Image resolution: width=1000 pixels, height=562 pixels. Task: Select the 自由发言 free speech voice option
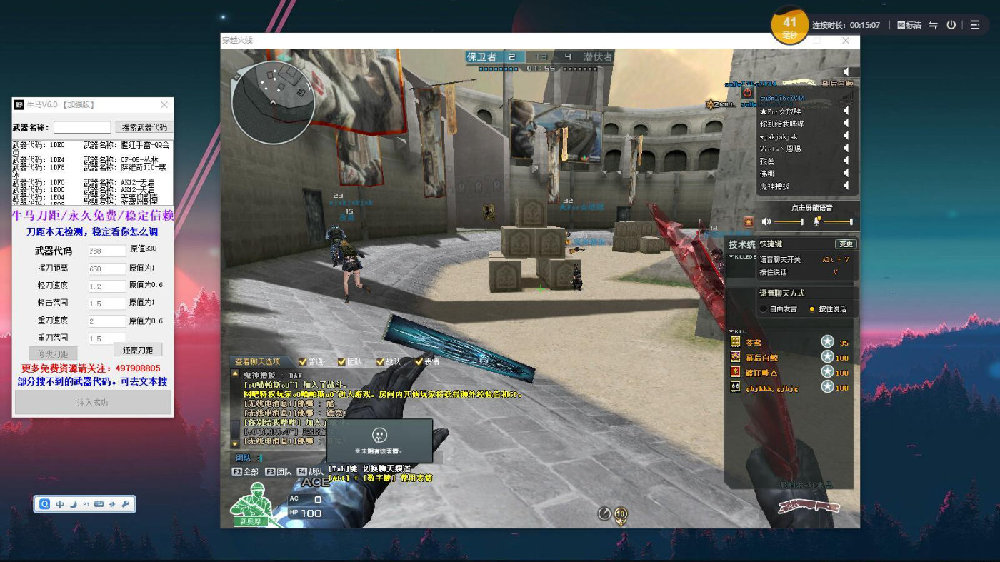click(765, 309)
